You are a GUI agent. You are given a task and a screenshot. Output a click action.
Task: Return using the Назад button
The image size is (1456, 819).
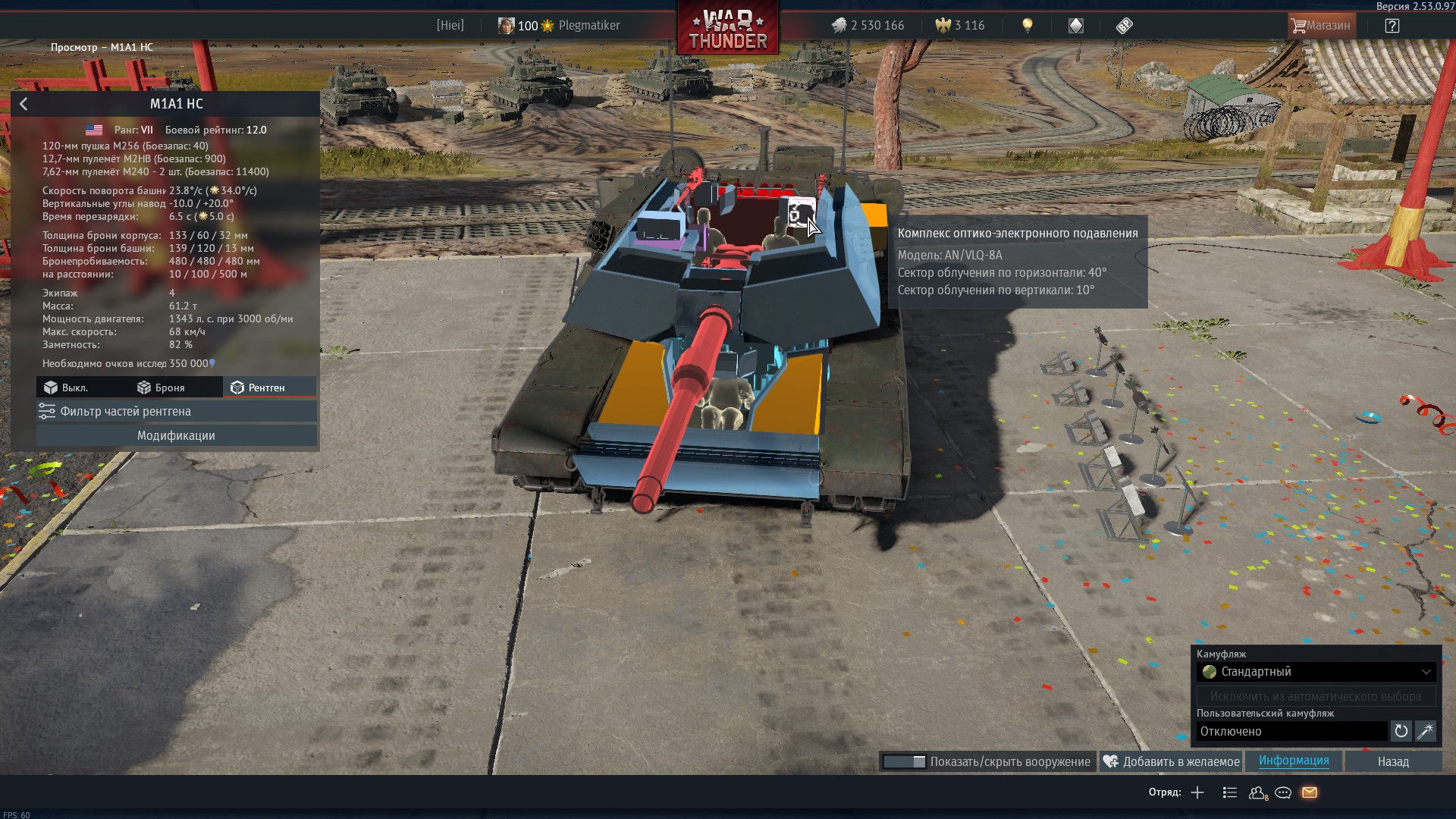(x=1393, y=761)
